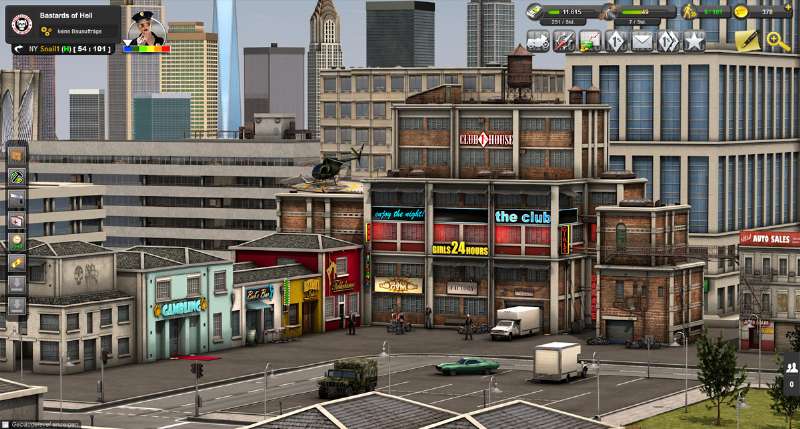Open the yellow notepad with pen
Viewport: 800px width, 429px height.
tap(747, 40)
